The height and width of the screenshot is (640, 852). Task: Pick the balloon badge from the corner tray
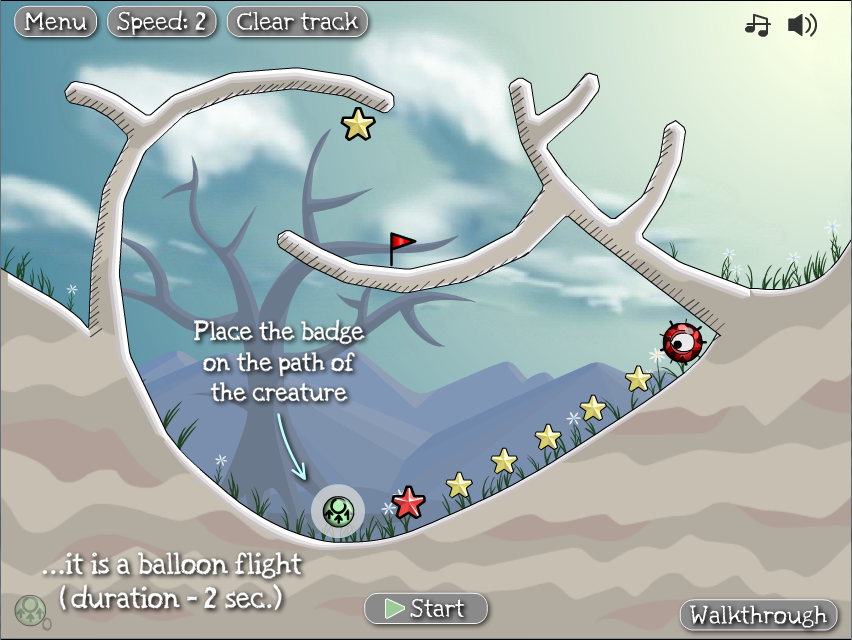pos(30,610)
